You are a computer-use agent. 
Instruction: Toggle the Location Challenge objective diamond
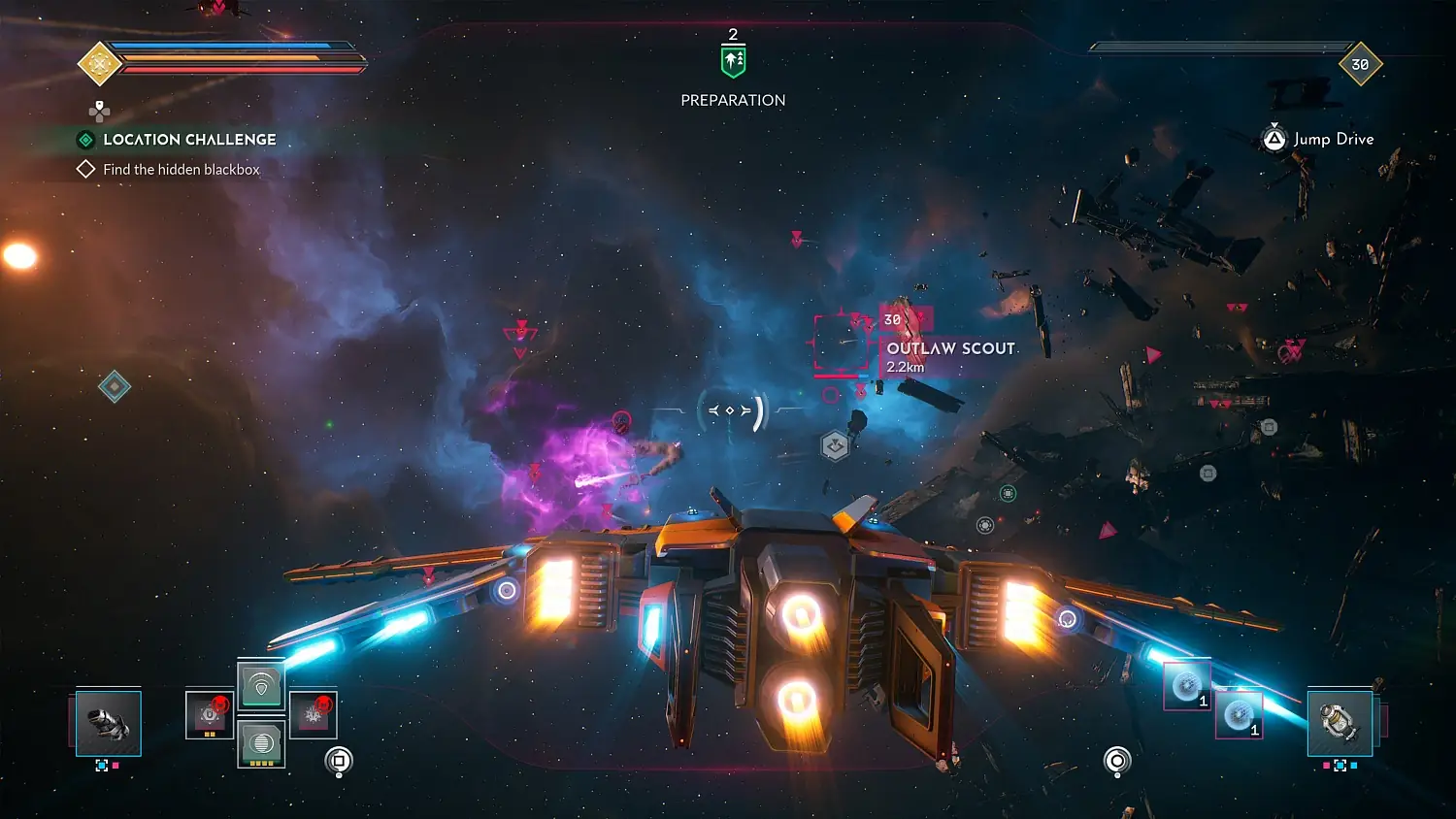(x=87, y=139)
